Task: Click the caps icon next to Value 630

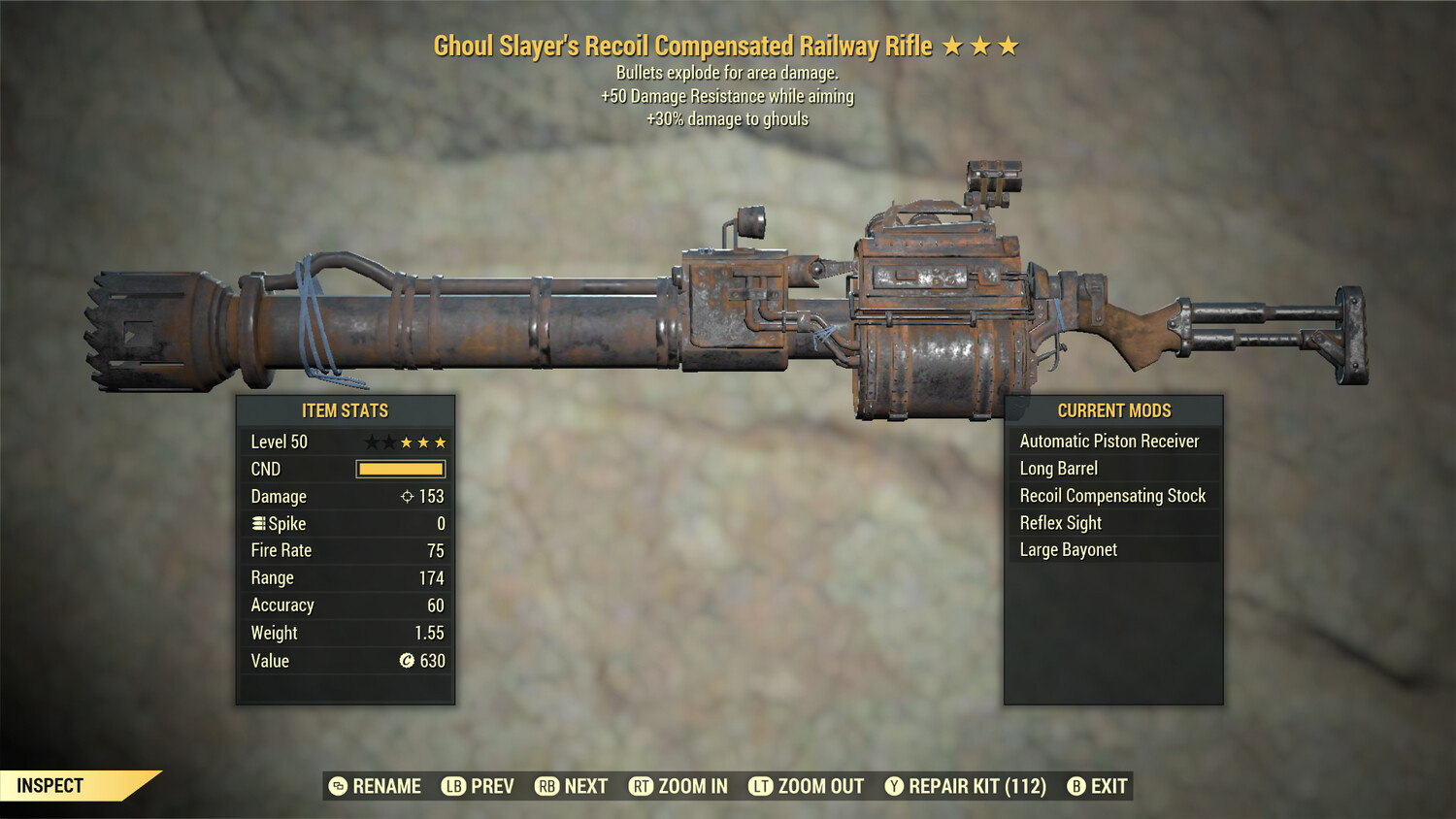Action: [407, 661]
